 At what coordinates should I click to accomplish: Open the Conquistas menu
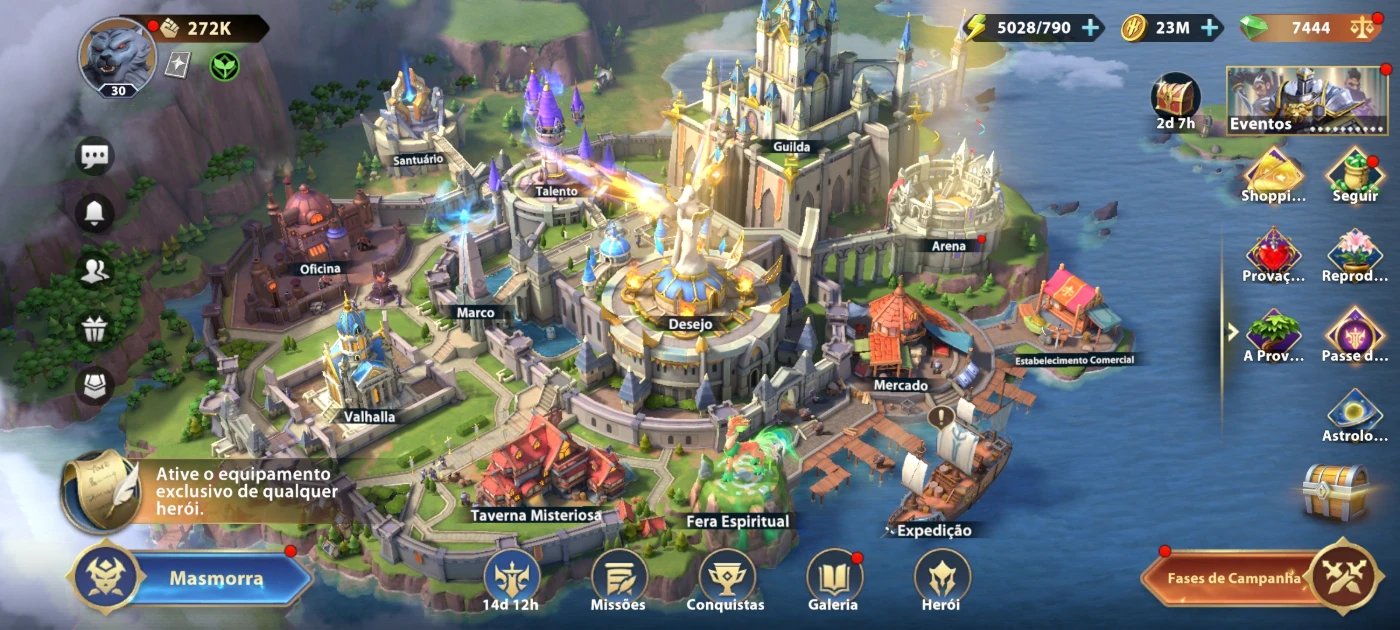point(726,580)
